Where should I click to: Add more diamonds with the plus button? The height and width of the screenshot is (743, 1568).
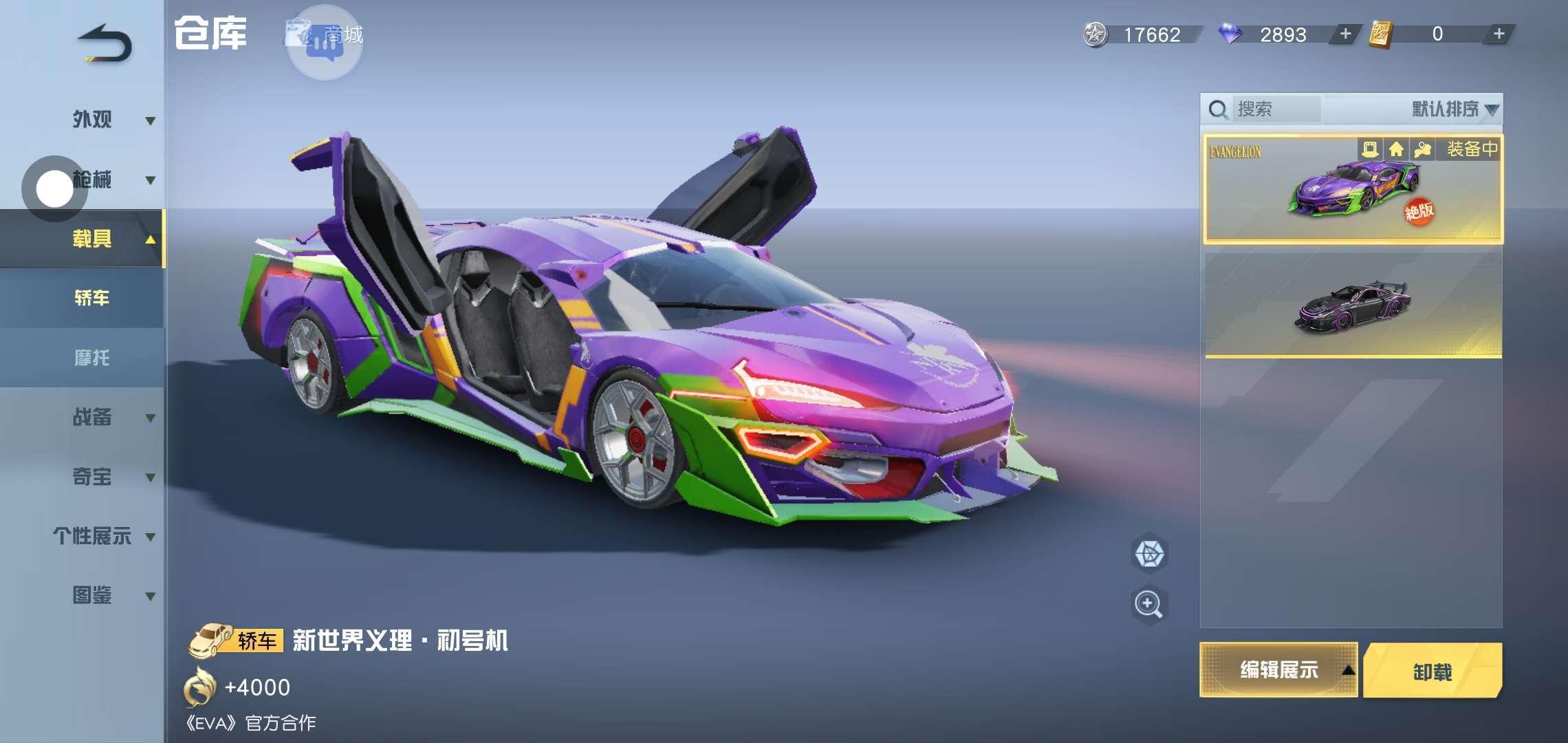coord(1345,34)
